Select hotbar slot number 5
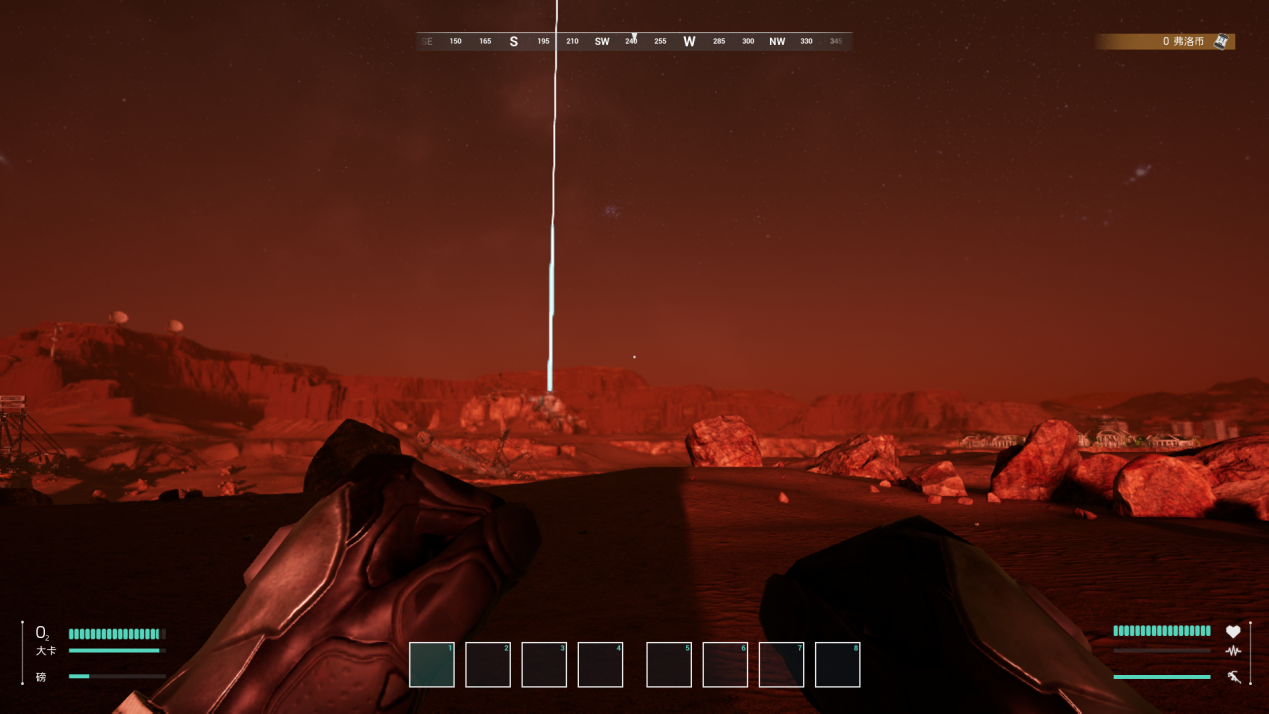 coord(669,665)
